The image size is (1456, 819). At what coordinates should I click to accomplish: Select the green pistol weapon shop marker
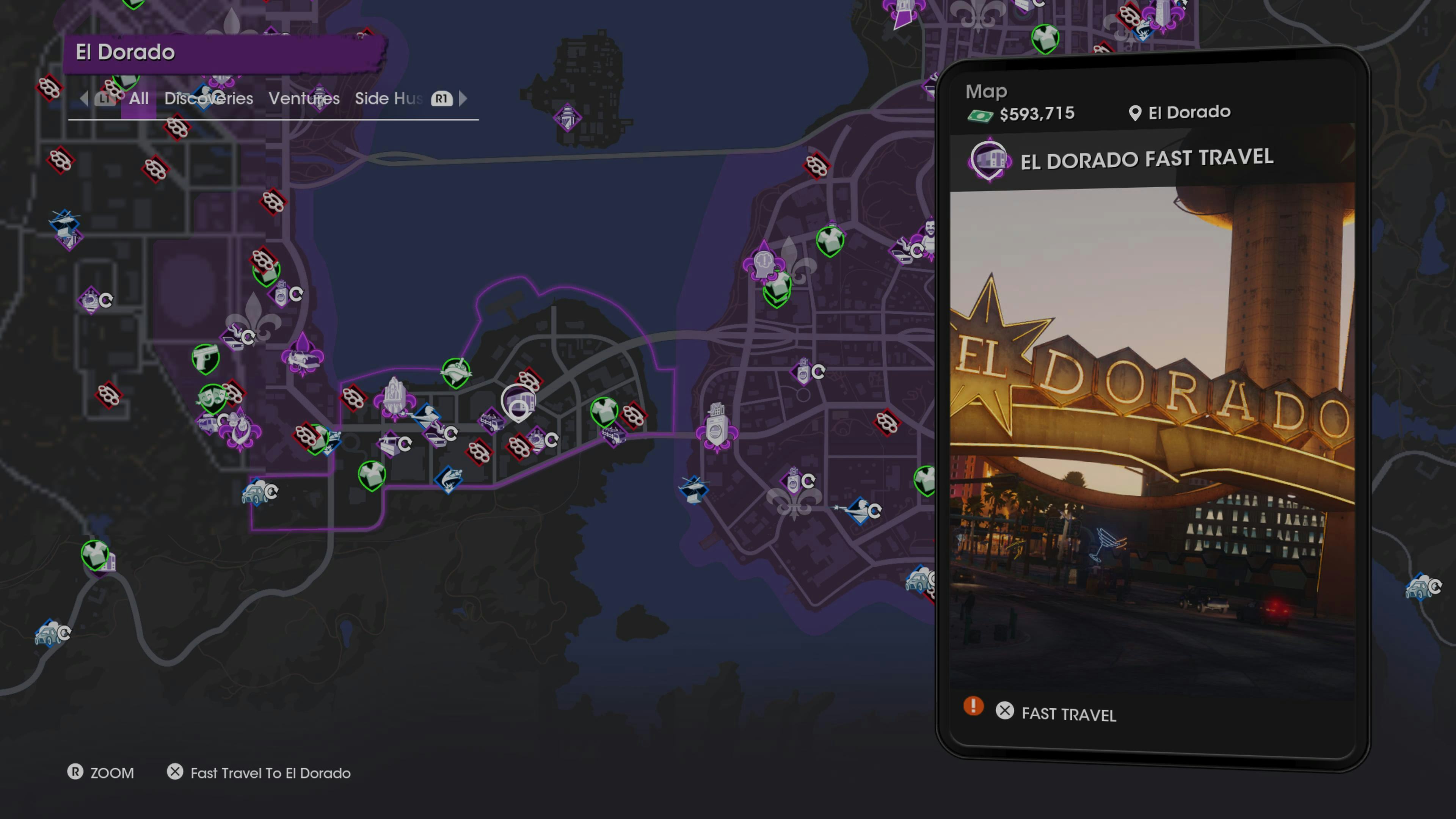205,358
